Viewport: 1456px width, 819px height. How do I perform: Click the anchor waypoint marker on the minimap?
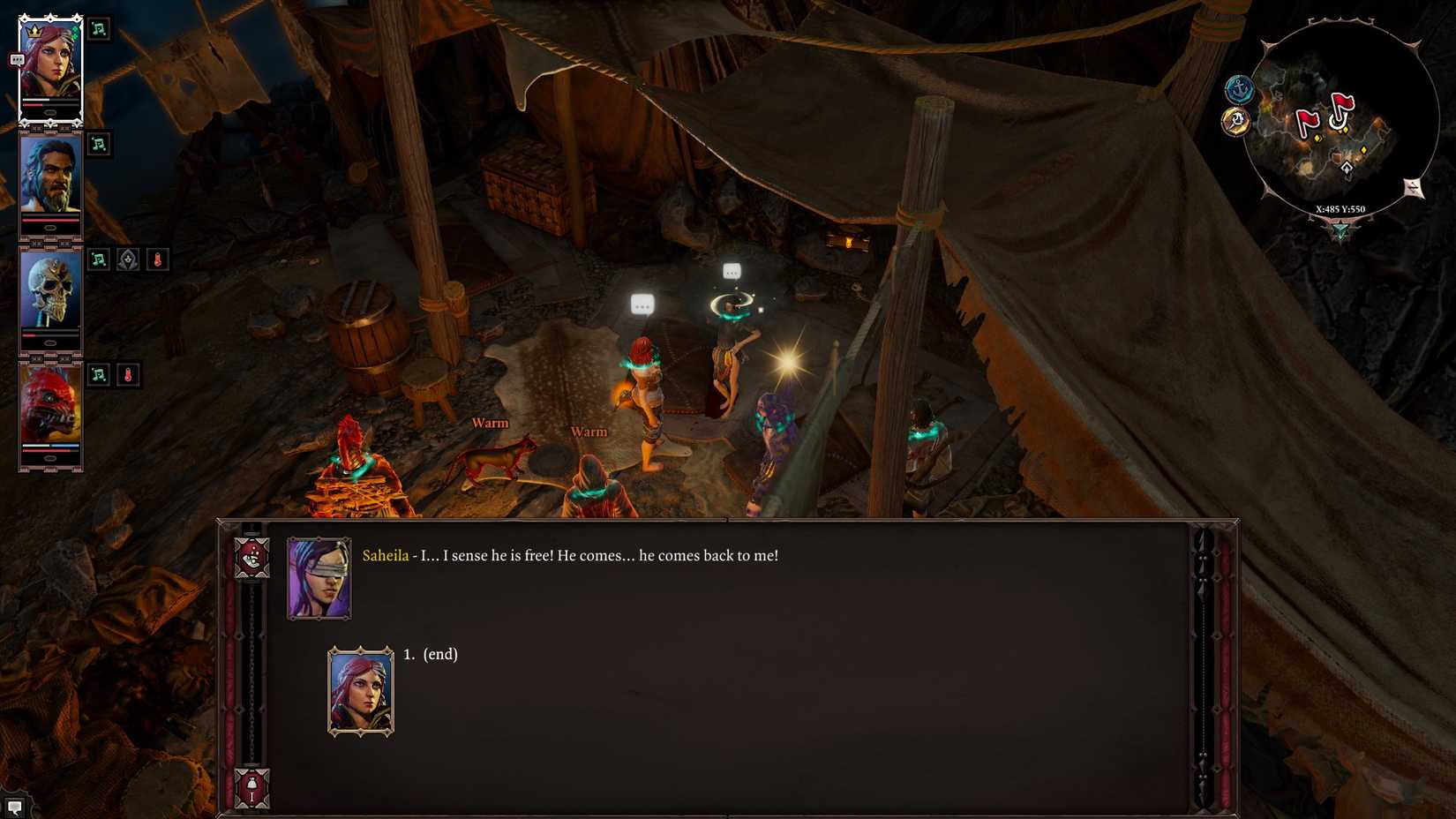coord(1239,88)
